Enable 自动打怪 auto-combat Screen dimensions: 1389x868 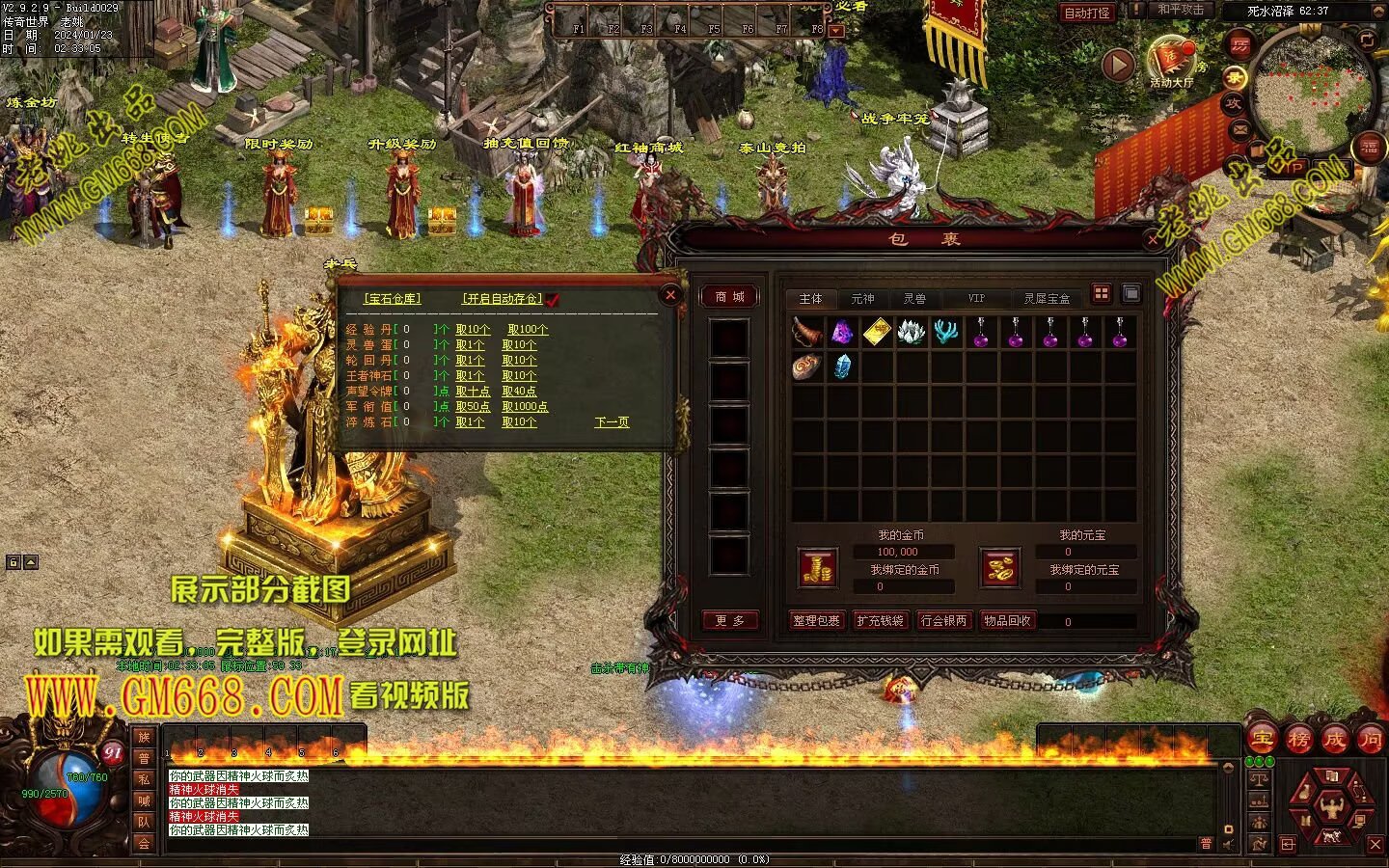(x=1086, y=13)
